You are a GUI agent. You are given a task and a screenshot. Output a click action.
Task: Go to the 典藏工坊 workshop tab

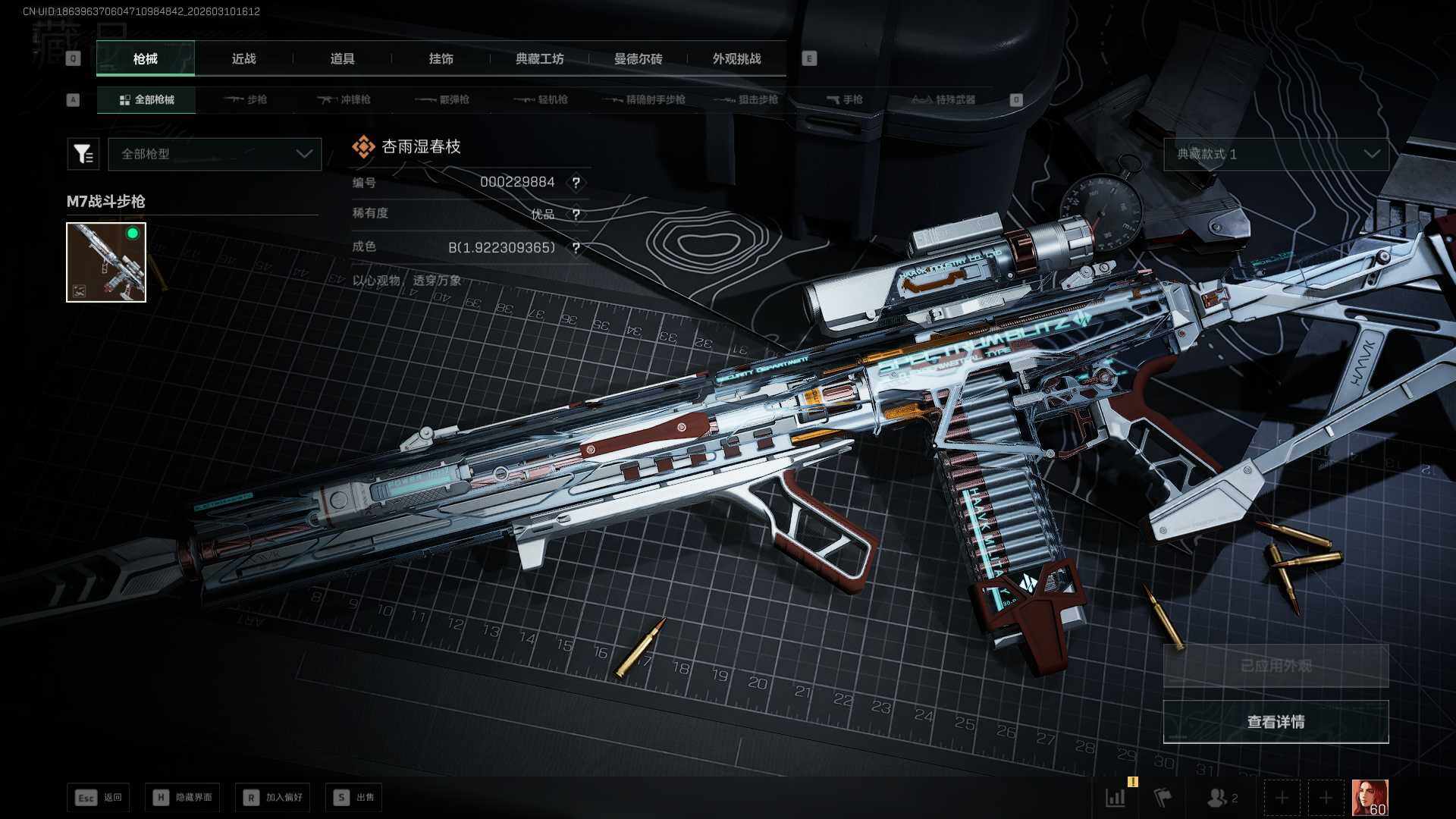point(539,58)
